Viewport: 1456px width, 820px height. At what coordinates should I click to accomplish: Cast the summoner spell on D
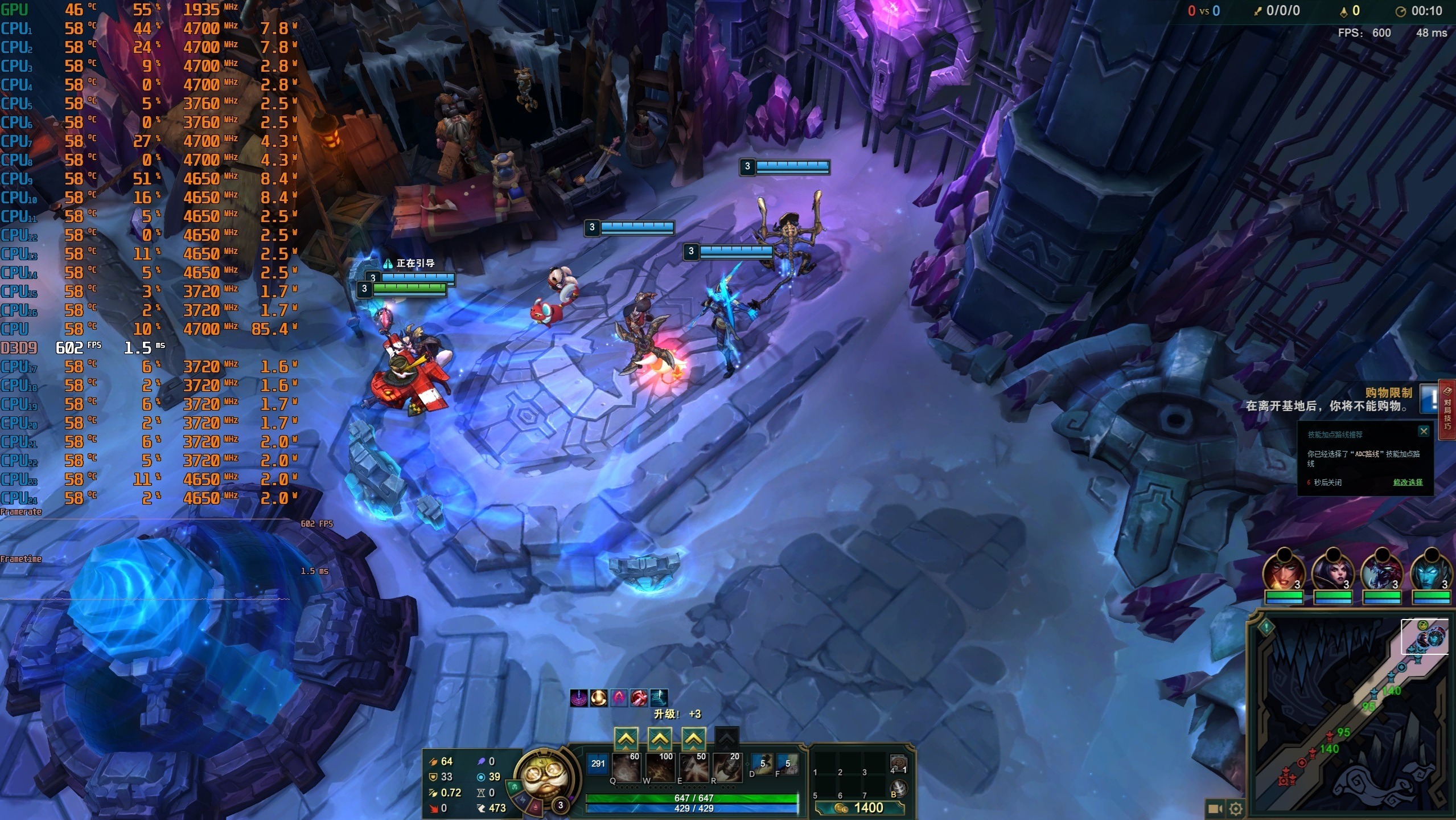[762, 764]
